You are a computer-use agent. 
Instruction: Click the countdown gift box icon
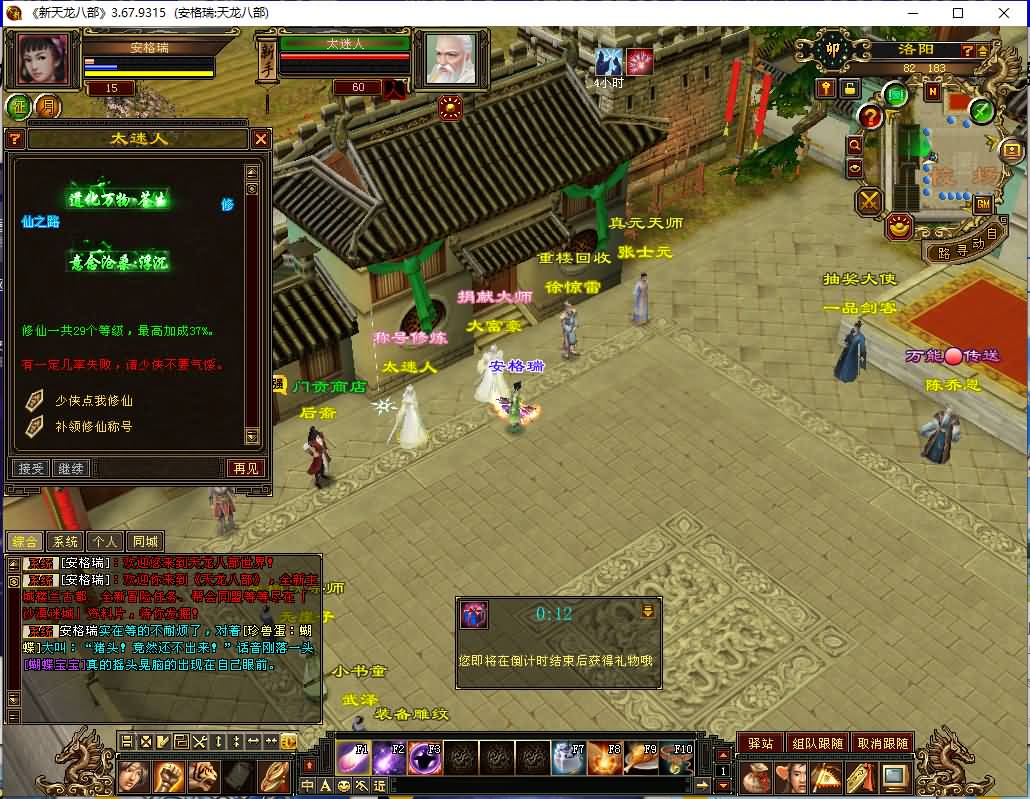tap(474, 614)
